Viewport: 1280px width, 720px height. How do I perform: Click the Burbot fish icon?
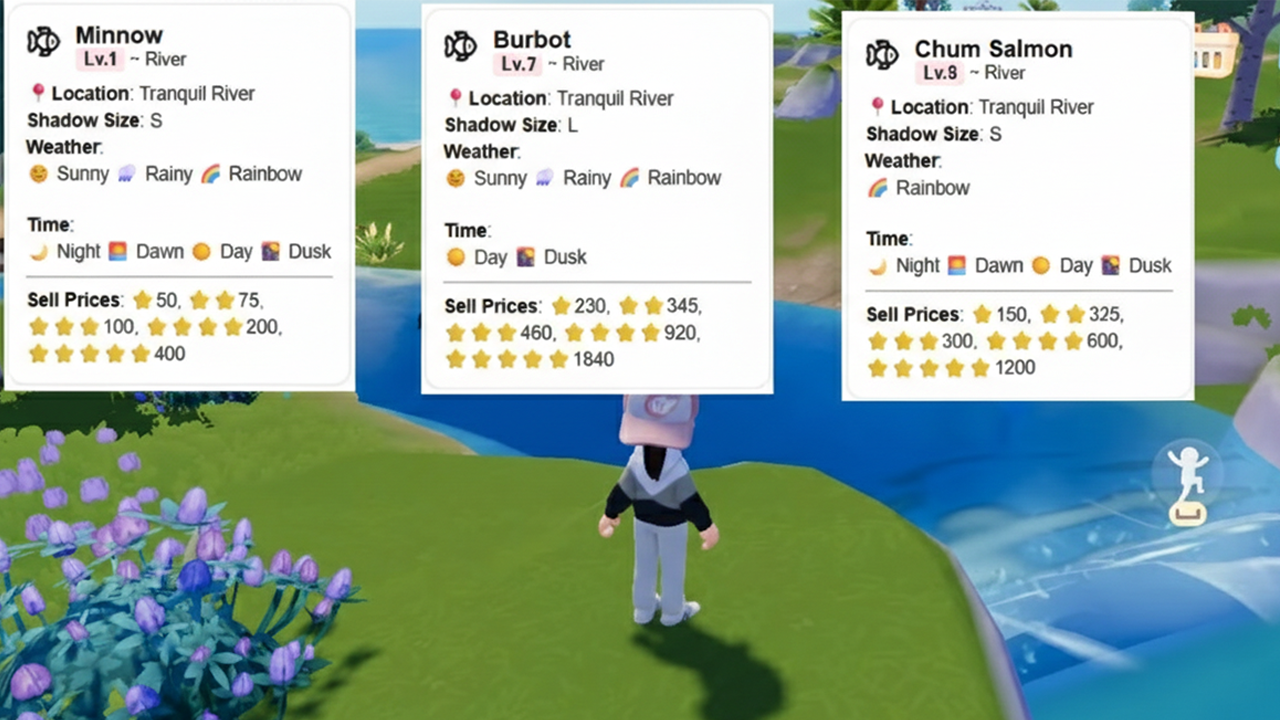click(x=460, y=48)
